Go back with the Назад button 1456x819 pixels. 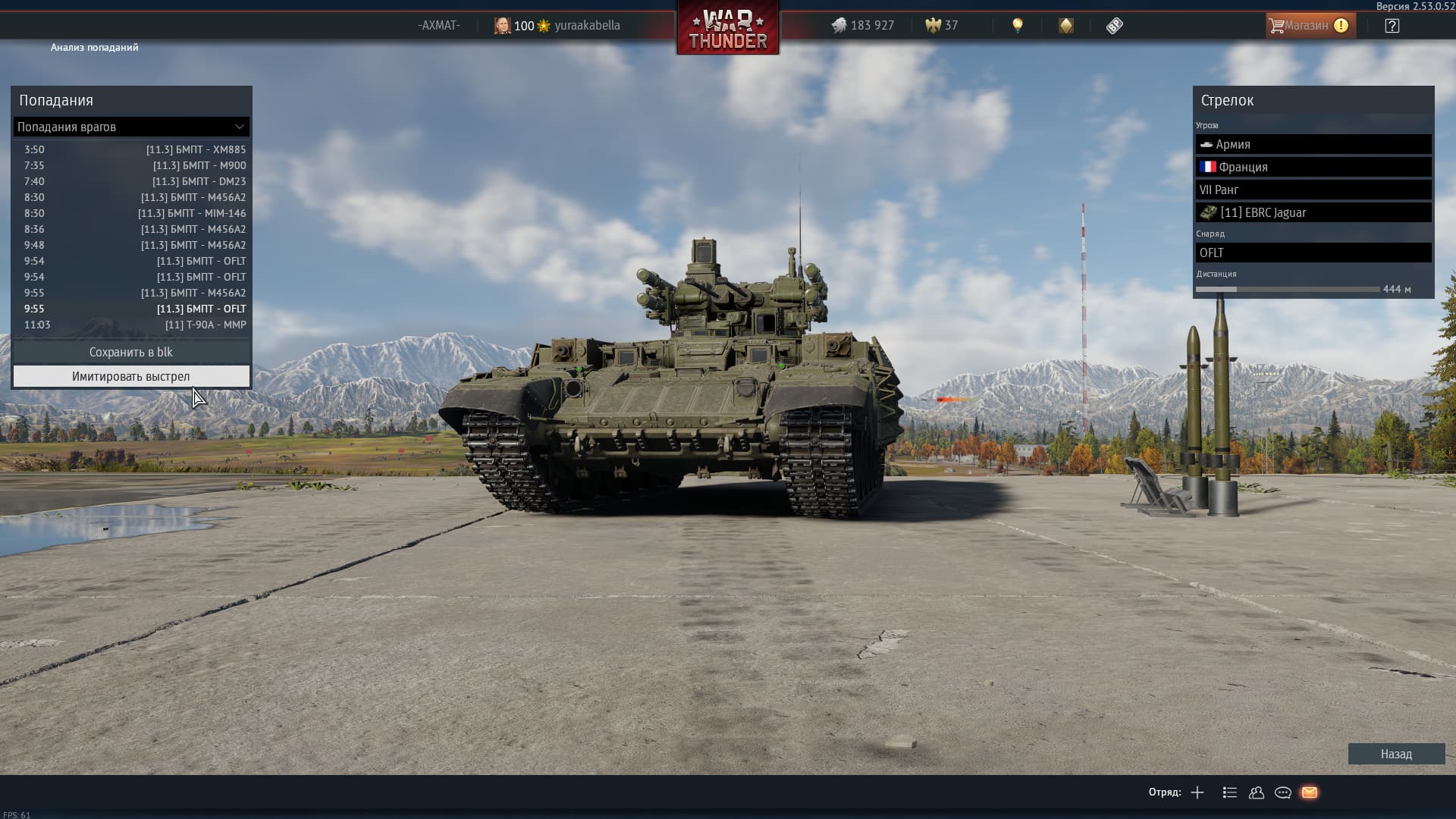point(1395,754)
